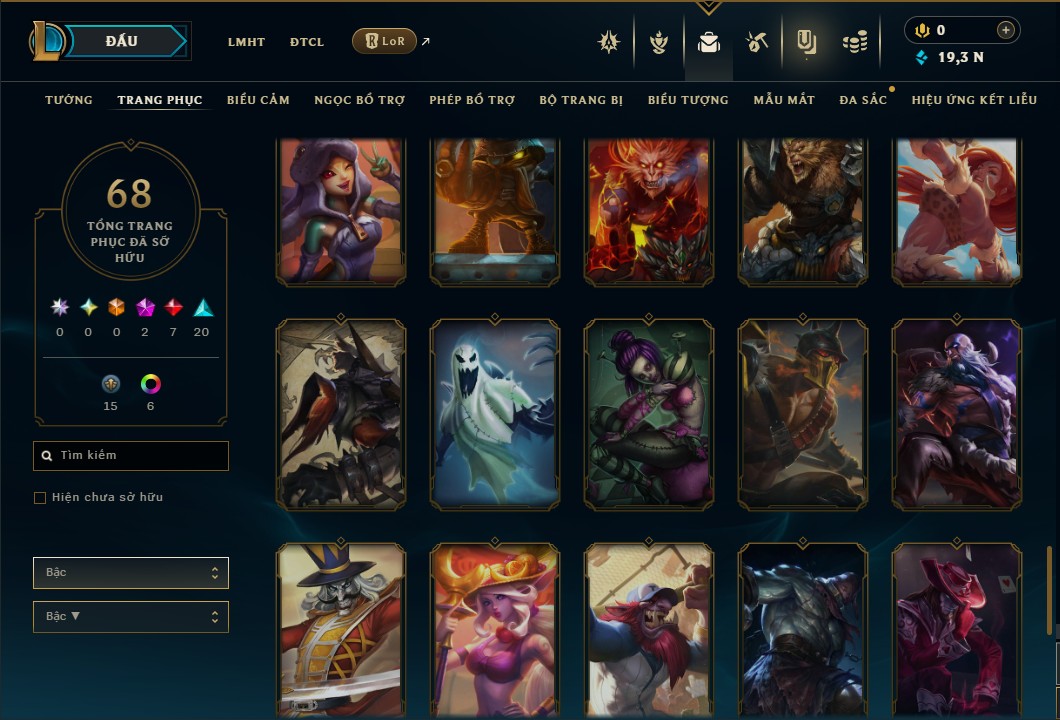Go to the PHÉP BỔ TRỢ tab
This screenshot has height=720, width=1060.
(x=472, y=100)
